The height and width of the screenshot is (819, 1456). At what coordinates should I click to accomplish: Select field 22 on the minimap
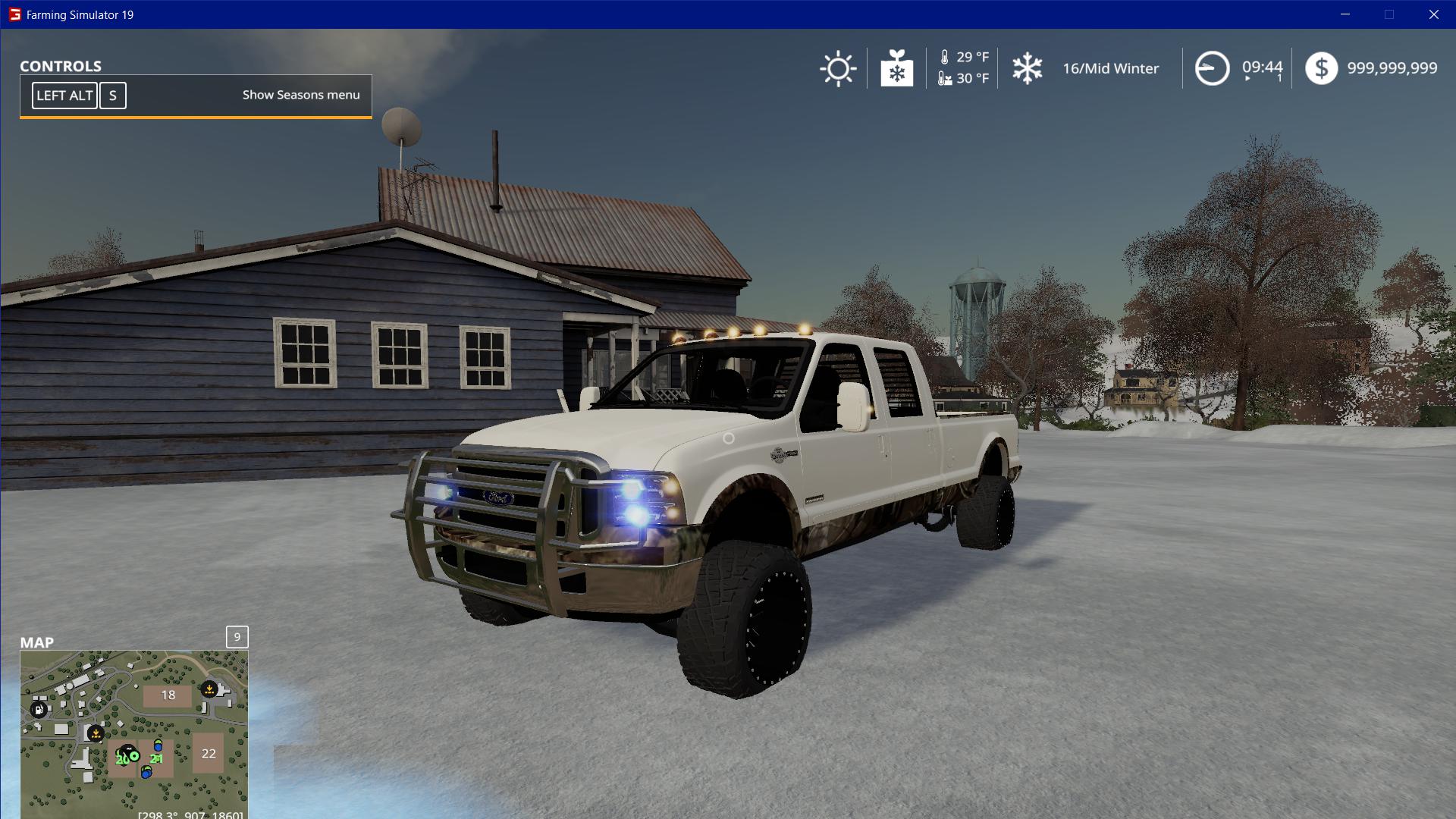pyautogui.click(x=209, y=753)
